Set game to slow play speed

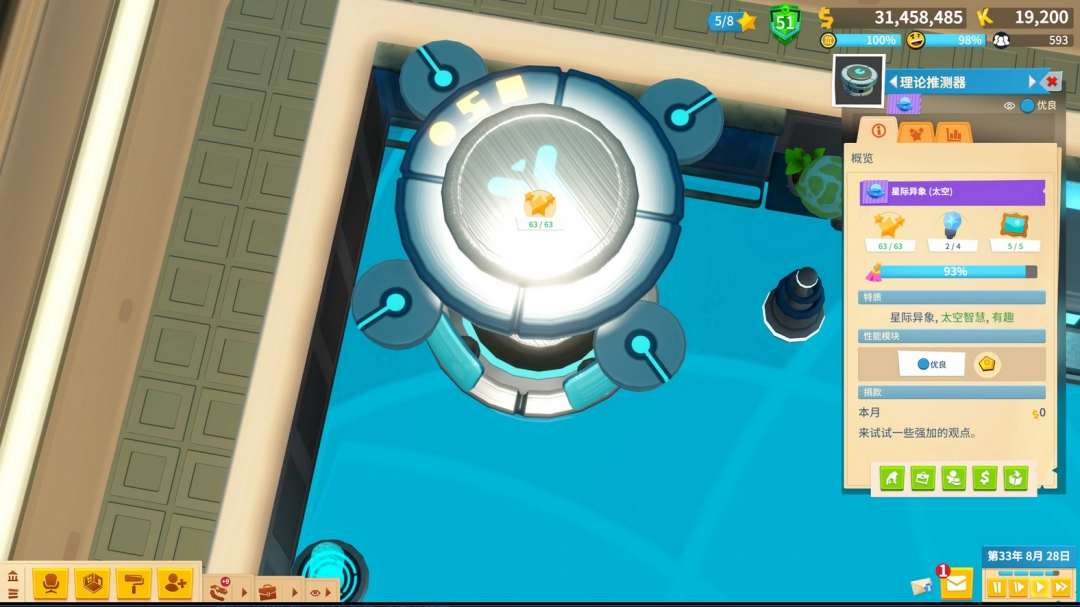[x=1018, y=587]
